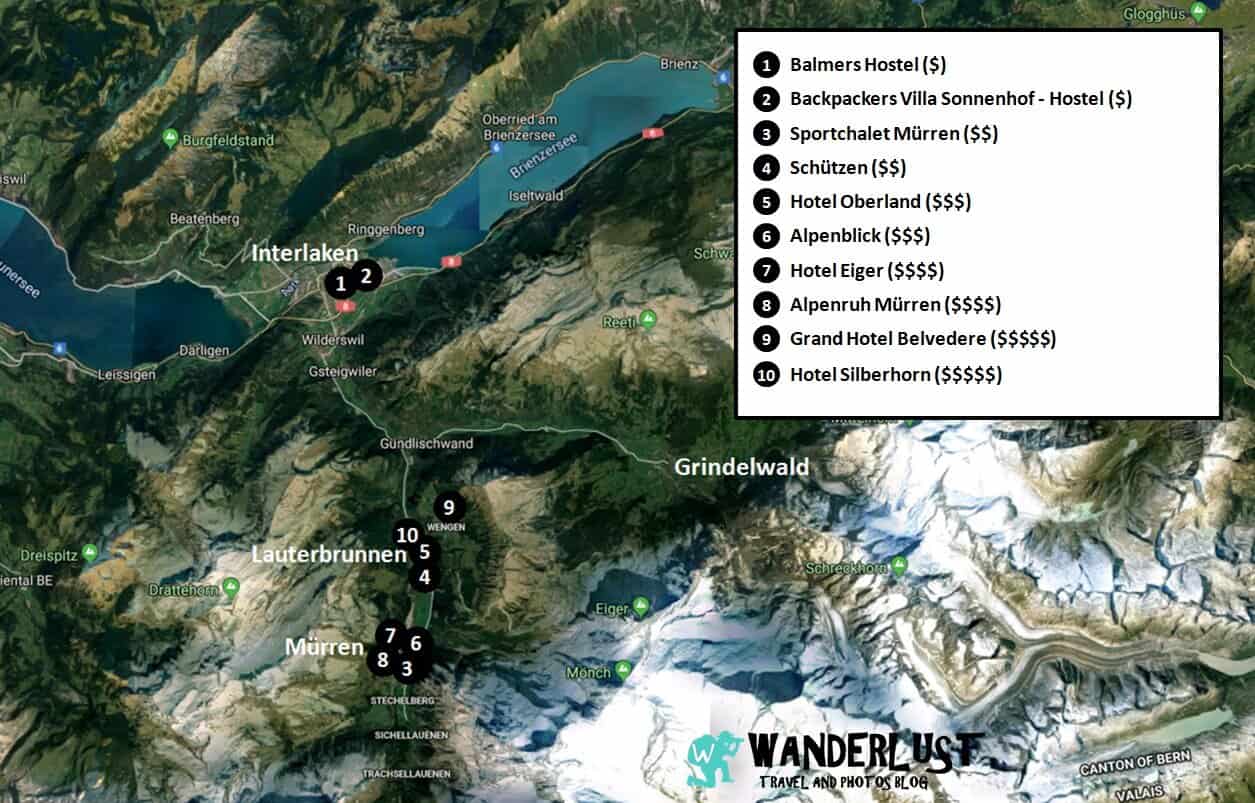1255x803 pixels.
Task: Click map marker 9 above Wengen
Action: pos(449,507)
